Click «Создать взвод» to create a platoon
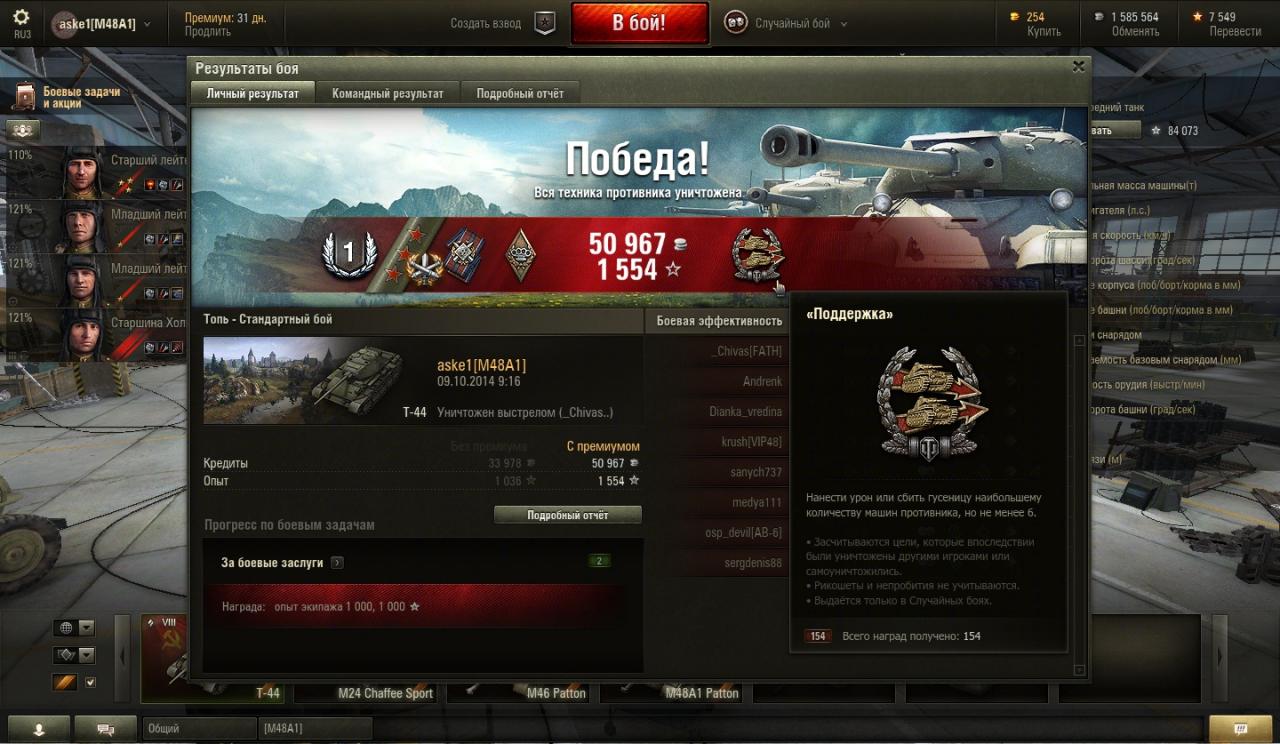 500,23
